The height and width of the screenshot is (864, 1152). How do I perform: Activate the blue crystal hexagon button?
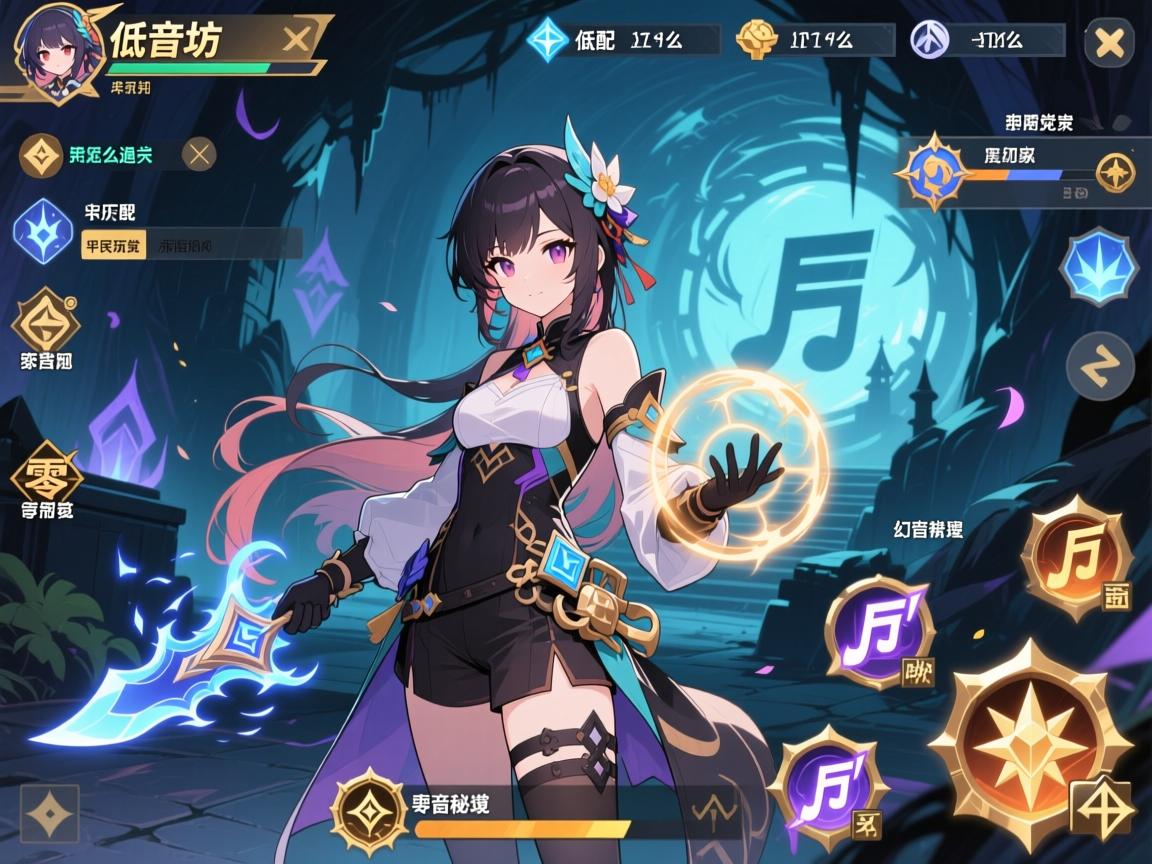[x=1100, y=265]
